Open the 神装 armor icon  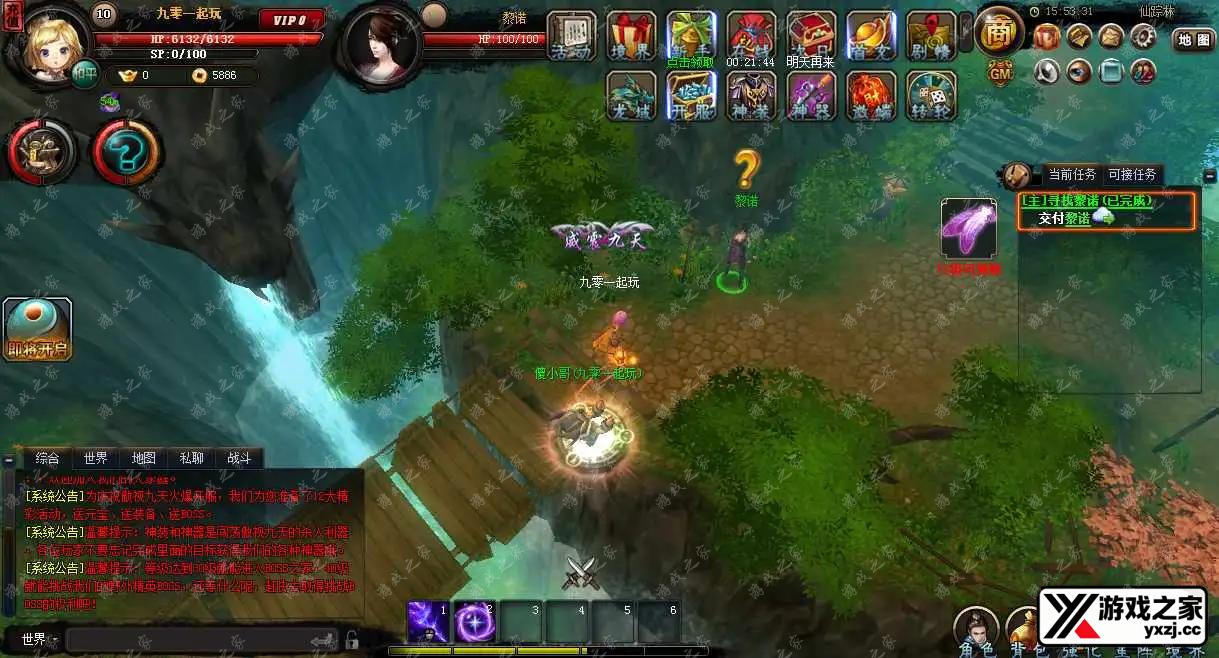751,97
